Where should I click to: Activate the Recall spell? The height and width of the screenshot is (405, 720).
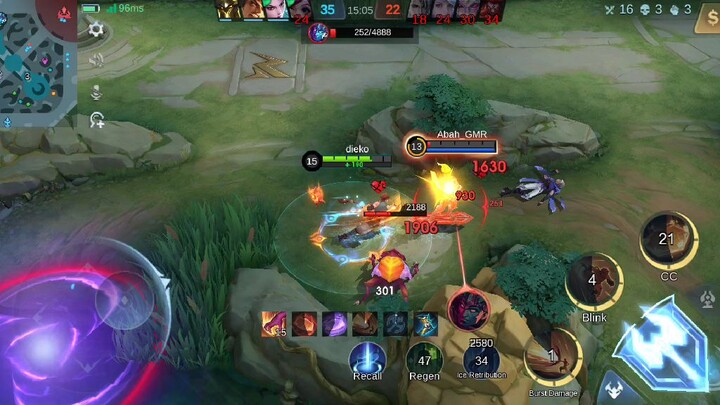(367, 359)
